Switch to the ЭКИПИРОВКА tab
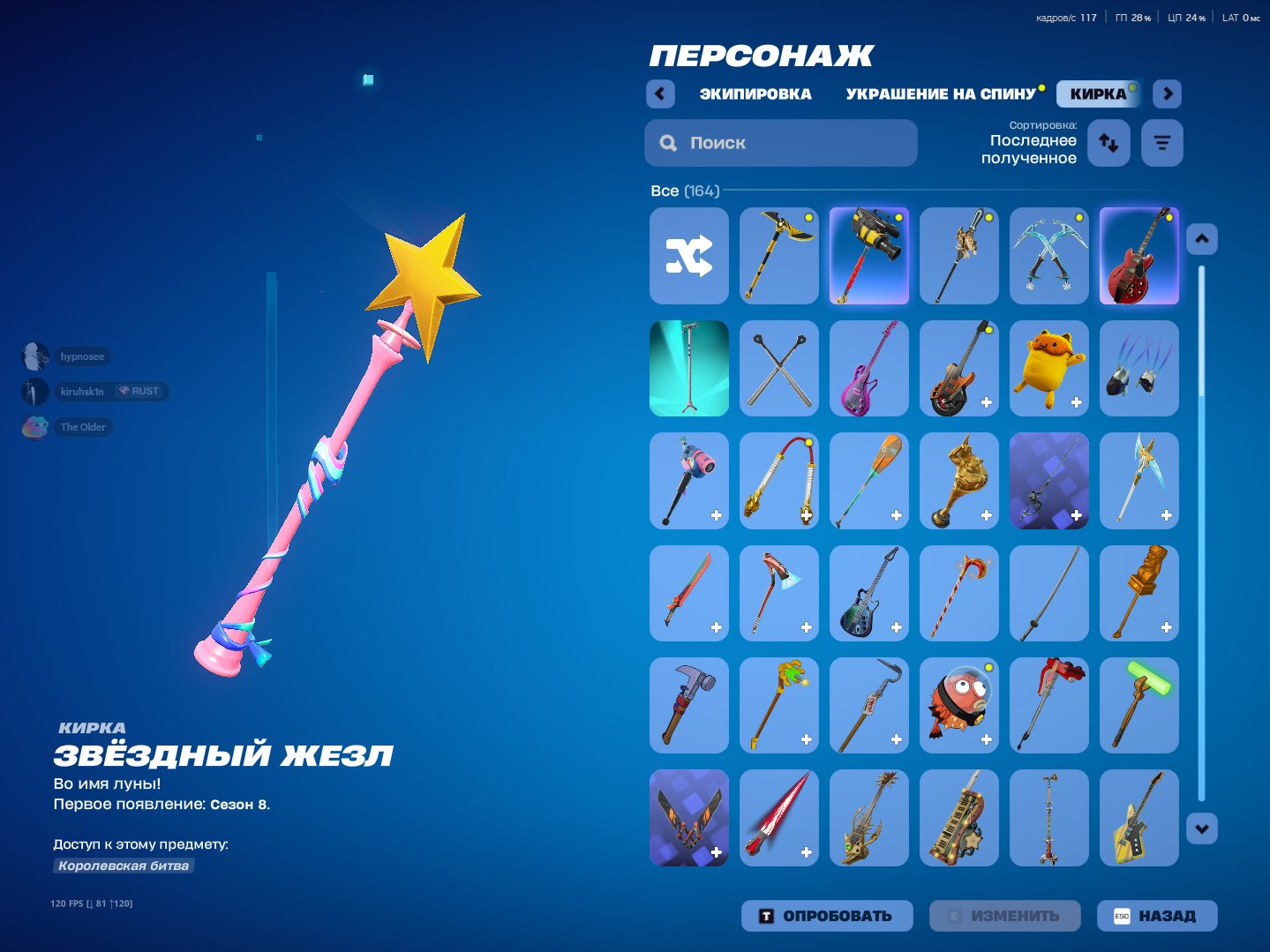The width and height of the screenshot is (1270, 952). [x=756, y=94]
